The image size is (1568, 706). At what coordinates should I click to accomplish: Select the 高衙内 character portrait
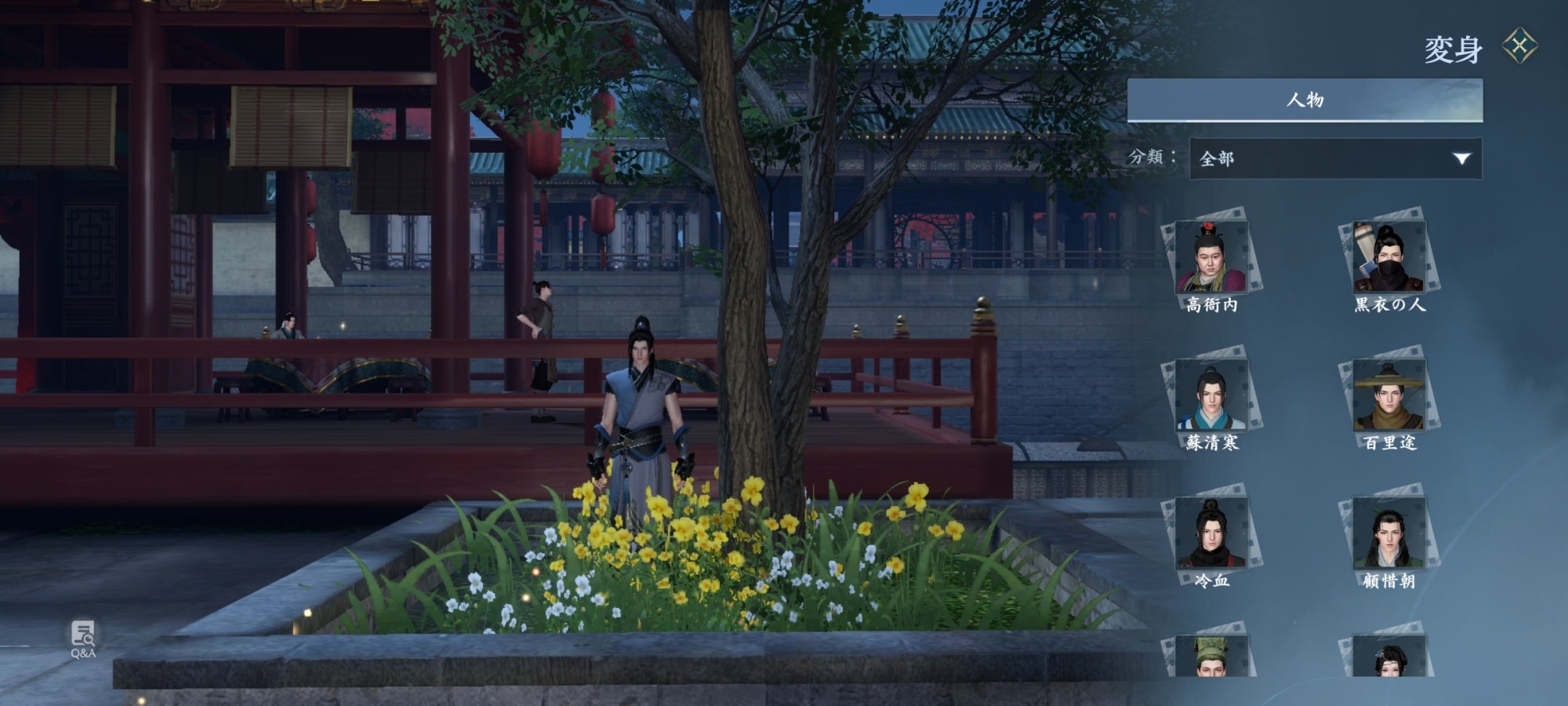(1211, 257)
